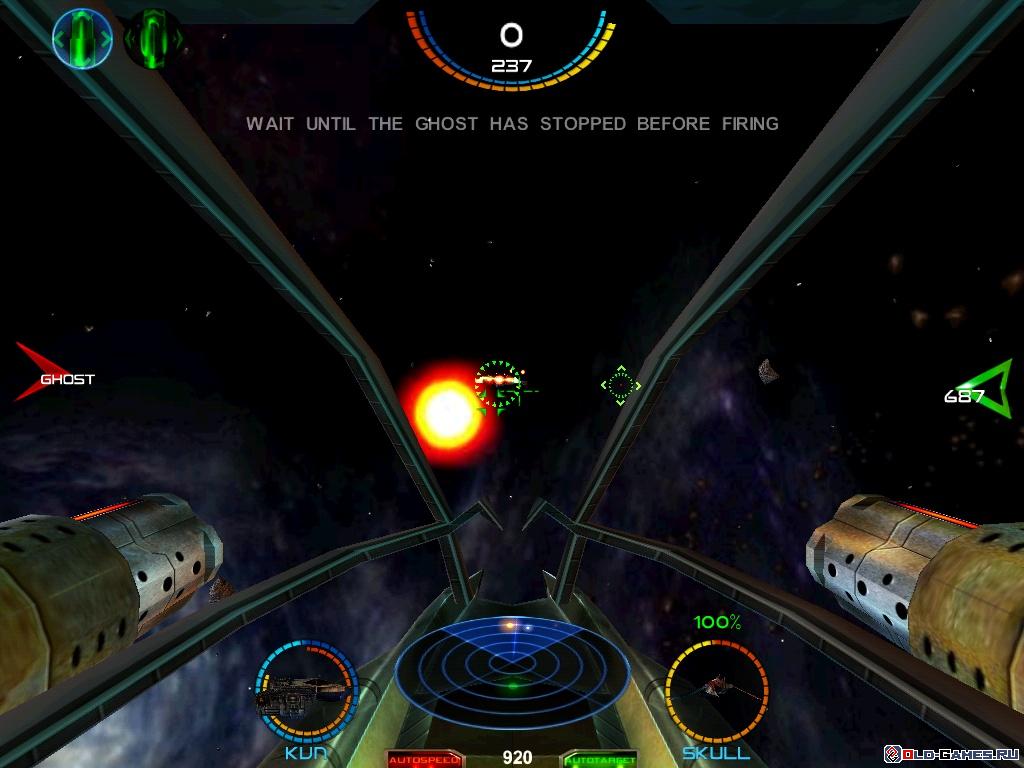Screen dimensions: 1024x768
Task: Click the green diamond target bracket
Action: pos(621,385)
